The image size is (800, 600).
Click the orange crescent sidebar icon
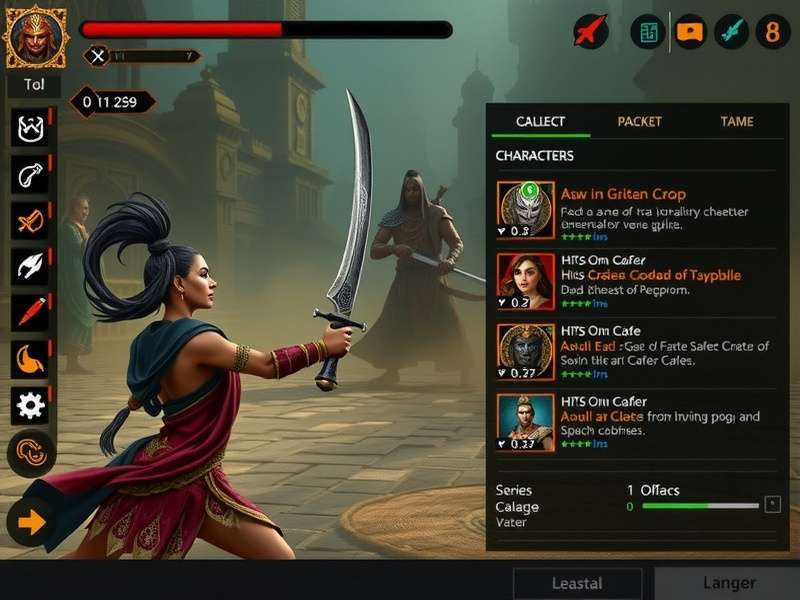tap(30, 359)
